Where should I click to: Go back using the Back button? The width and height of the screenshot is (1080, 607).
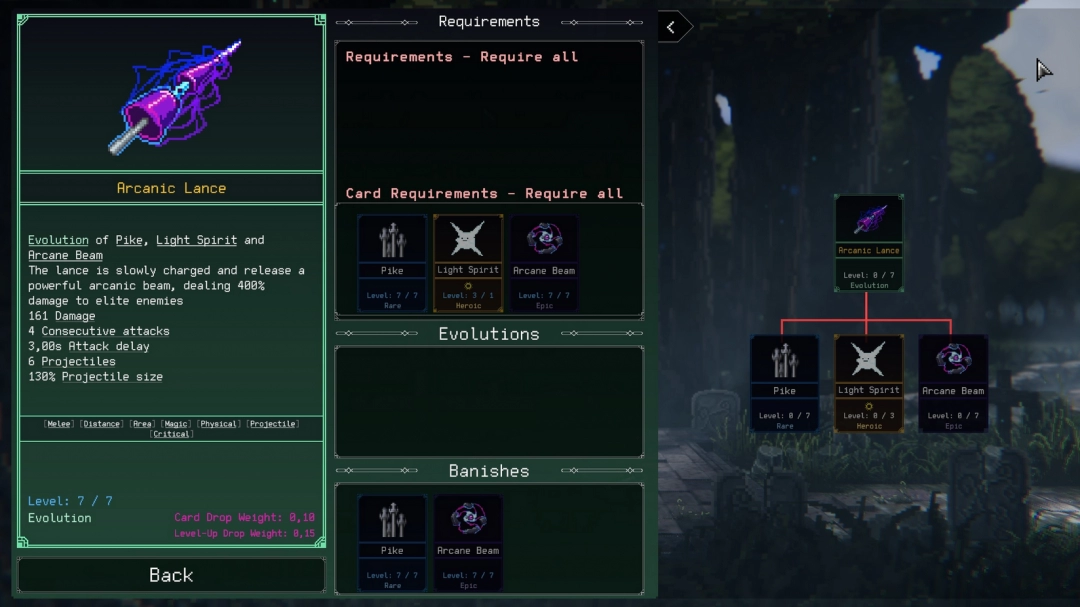171,575
